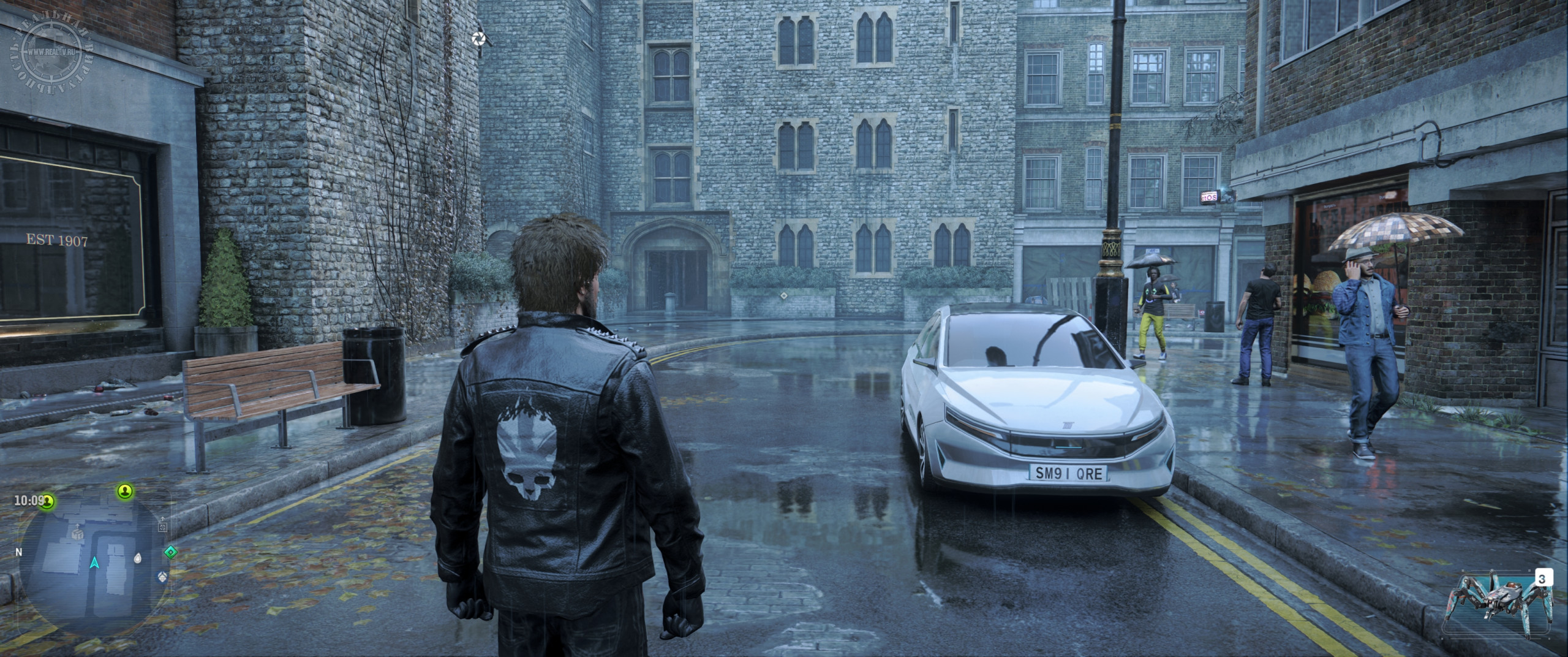Screen dimensions: 1568x657
Task: Select the green diamond marker on the minimap
Action: [170, 552]
